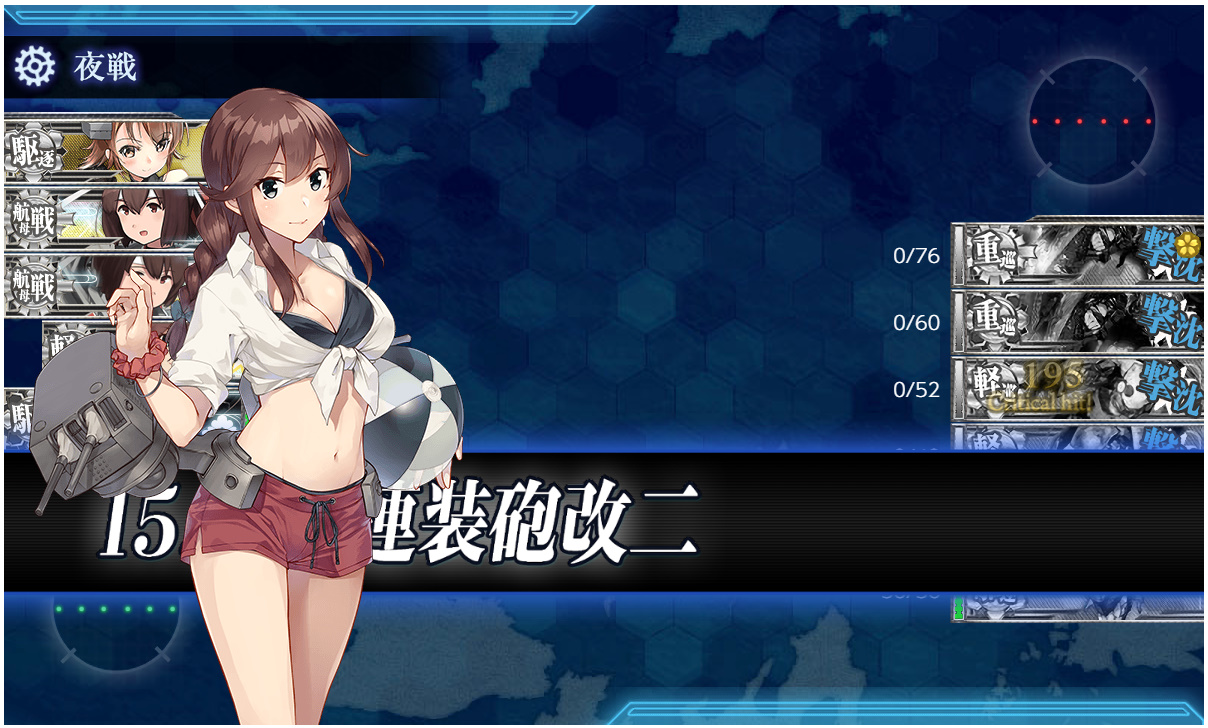1208x728 pixels.
Task: Choose the enemy heavy cruiser with 0/60 HP
Action: click(x=1077, y=322)
